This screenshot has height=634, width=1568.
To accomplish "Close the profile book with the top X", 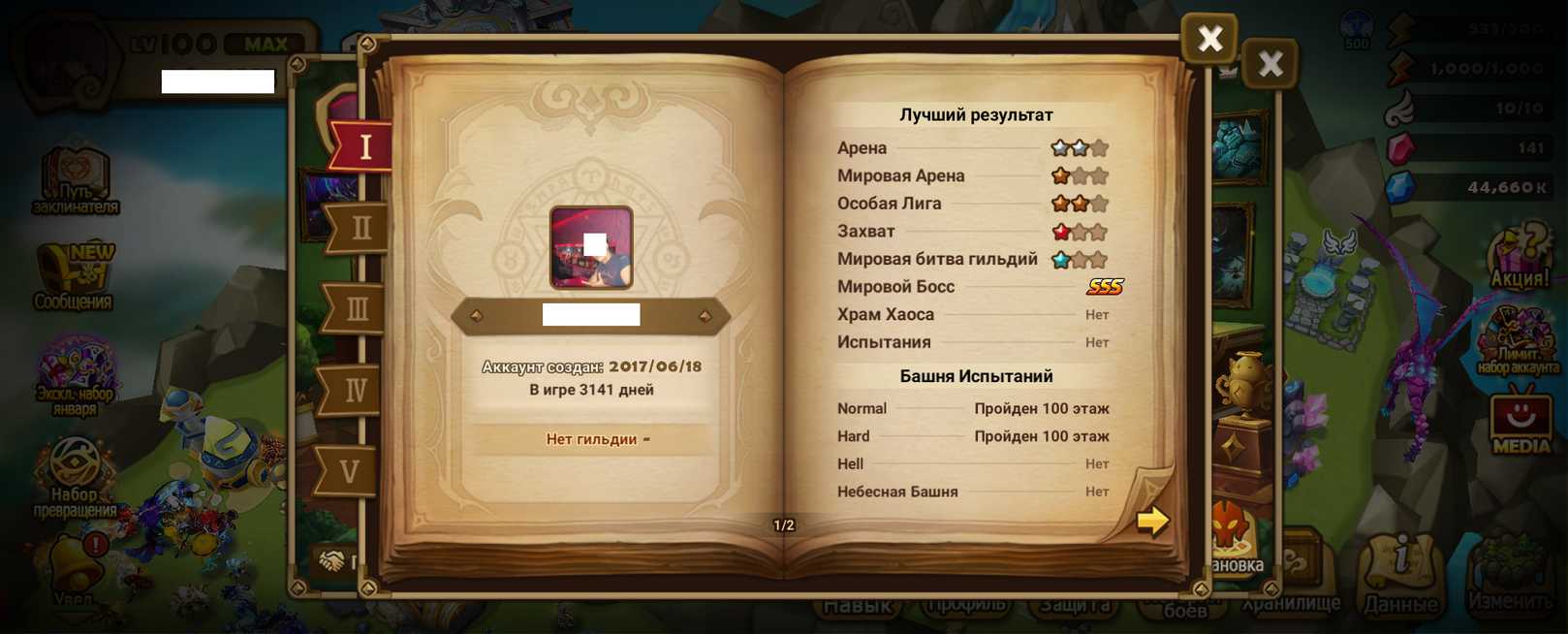I will pos(1208,39).
